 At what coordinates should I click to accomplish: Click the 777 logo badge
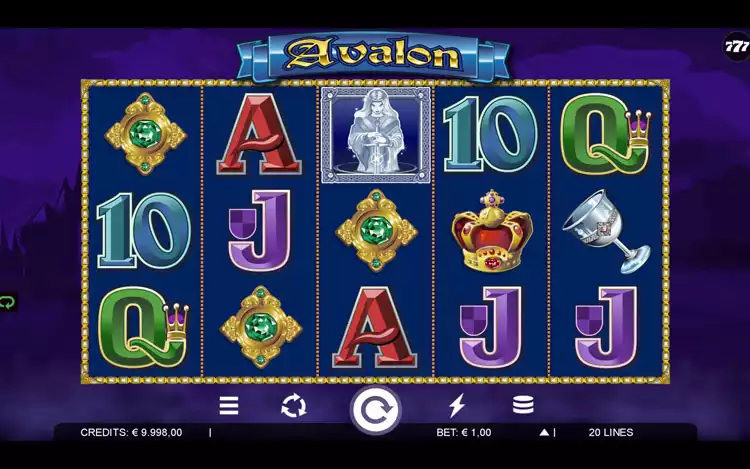click(x=737, y=47)
